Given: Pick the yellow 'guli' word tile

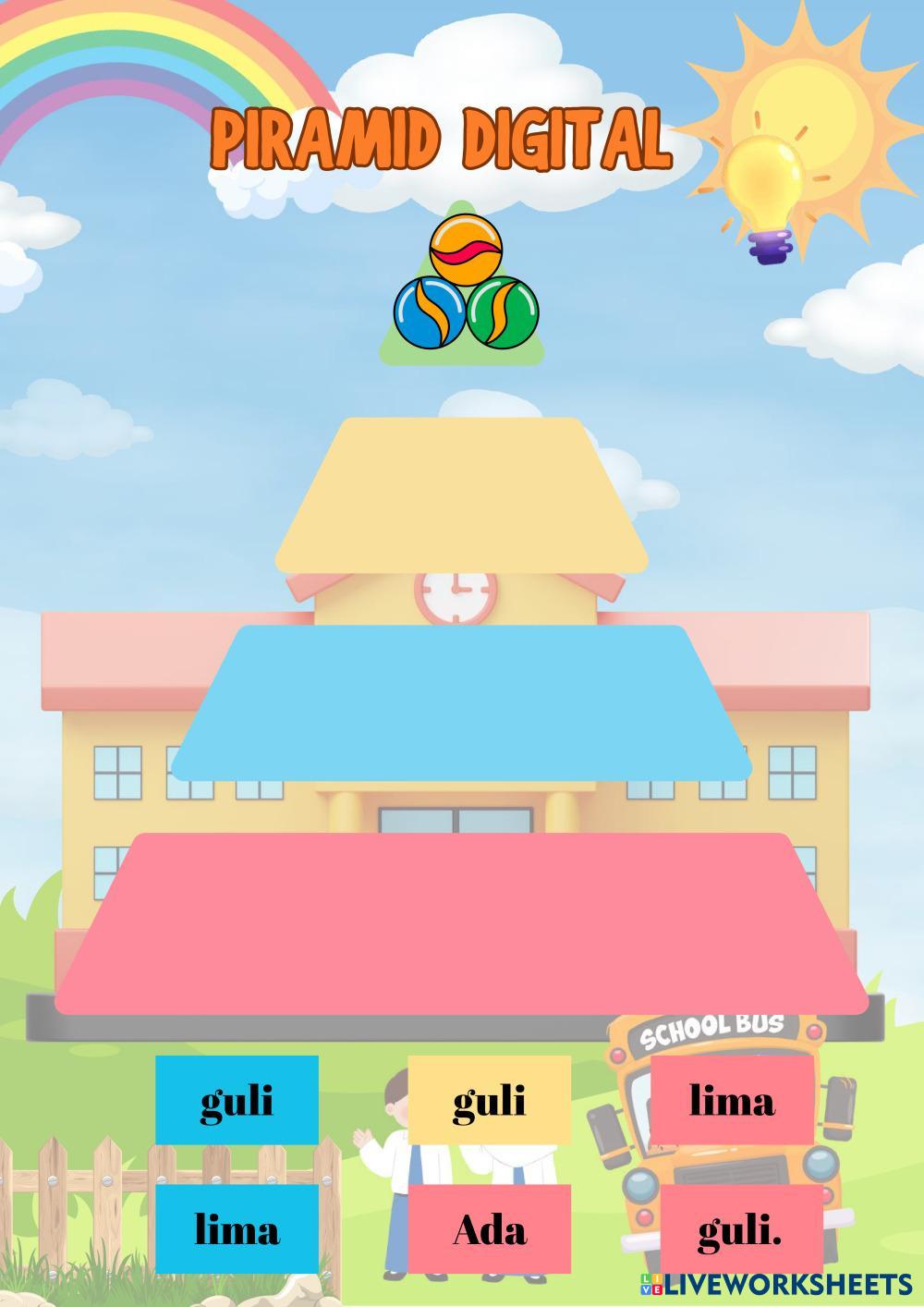Looking at the screenshot, I should click(489, 1100).
